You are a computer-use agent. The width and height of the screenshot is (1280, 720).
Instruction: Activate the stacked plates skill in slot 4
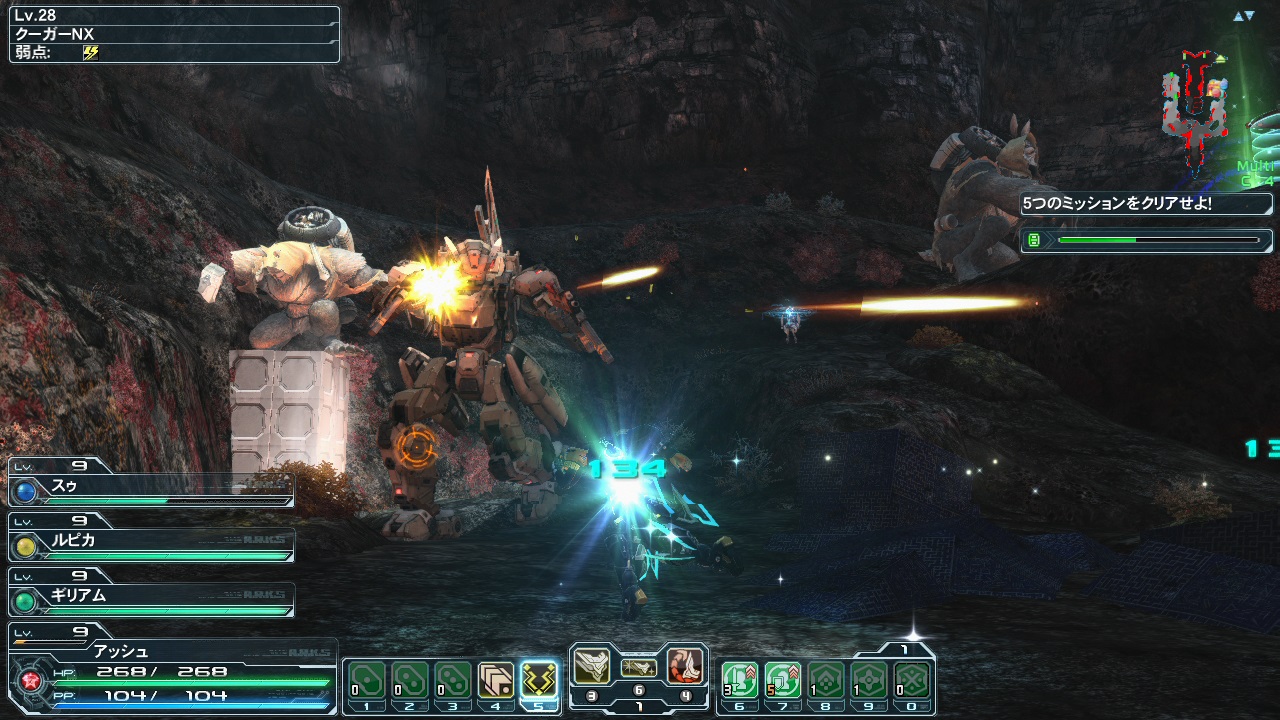coord(496,680)
